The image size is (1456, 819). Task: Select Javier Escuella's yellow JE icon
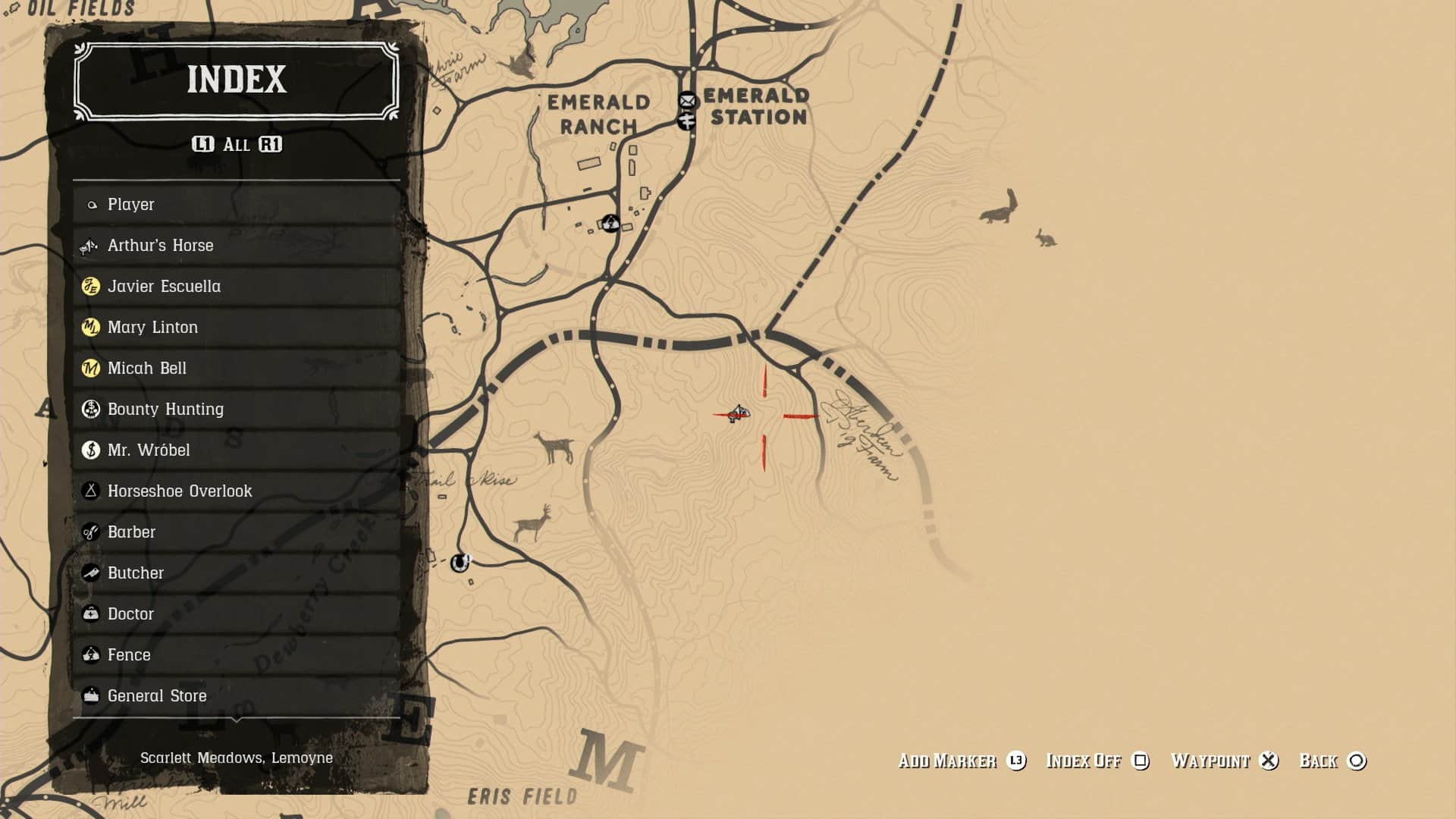90,286
